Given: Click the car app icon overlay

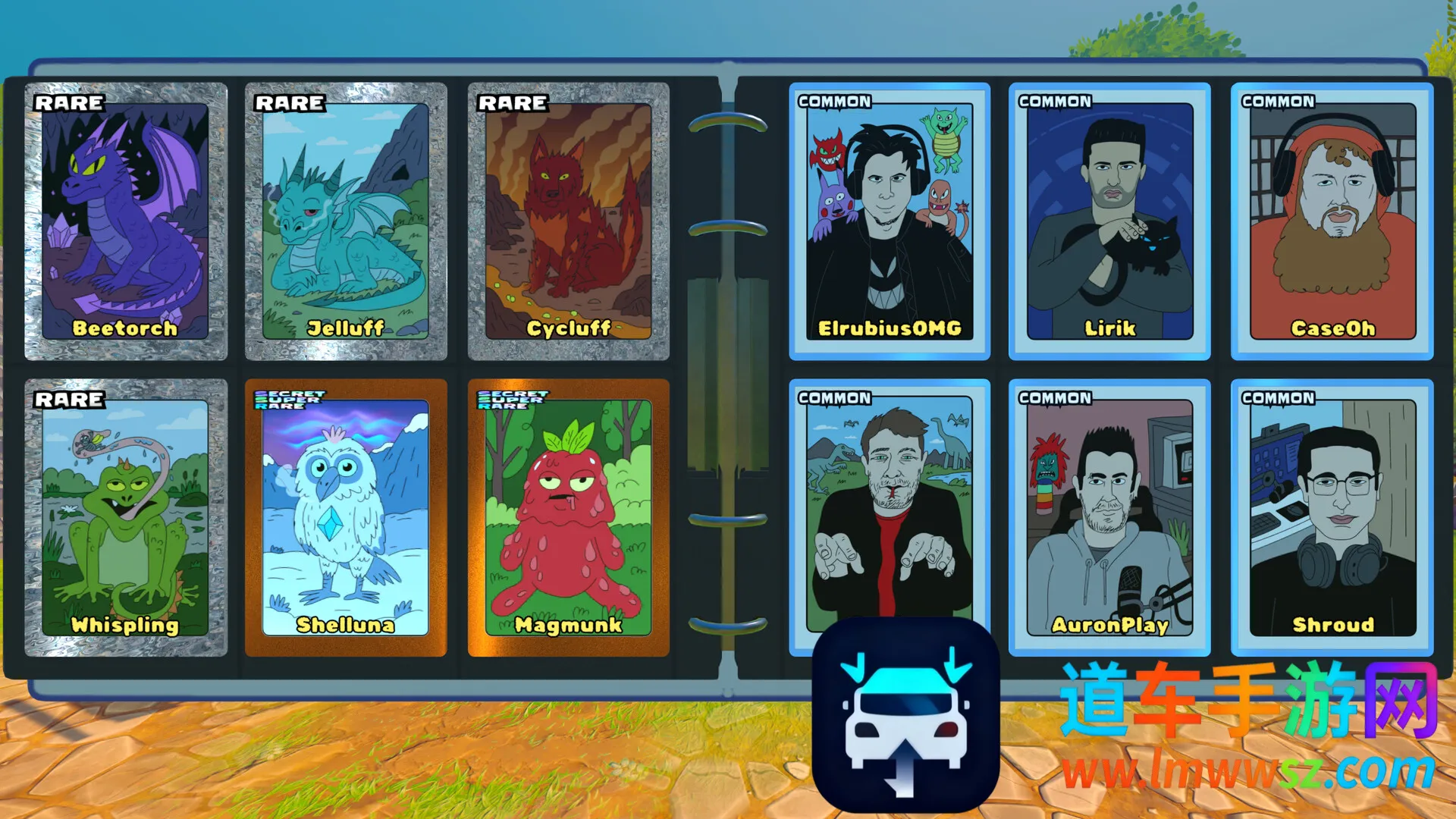Looking at the screenshot, I should (905, 715).
